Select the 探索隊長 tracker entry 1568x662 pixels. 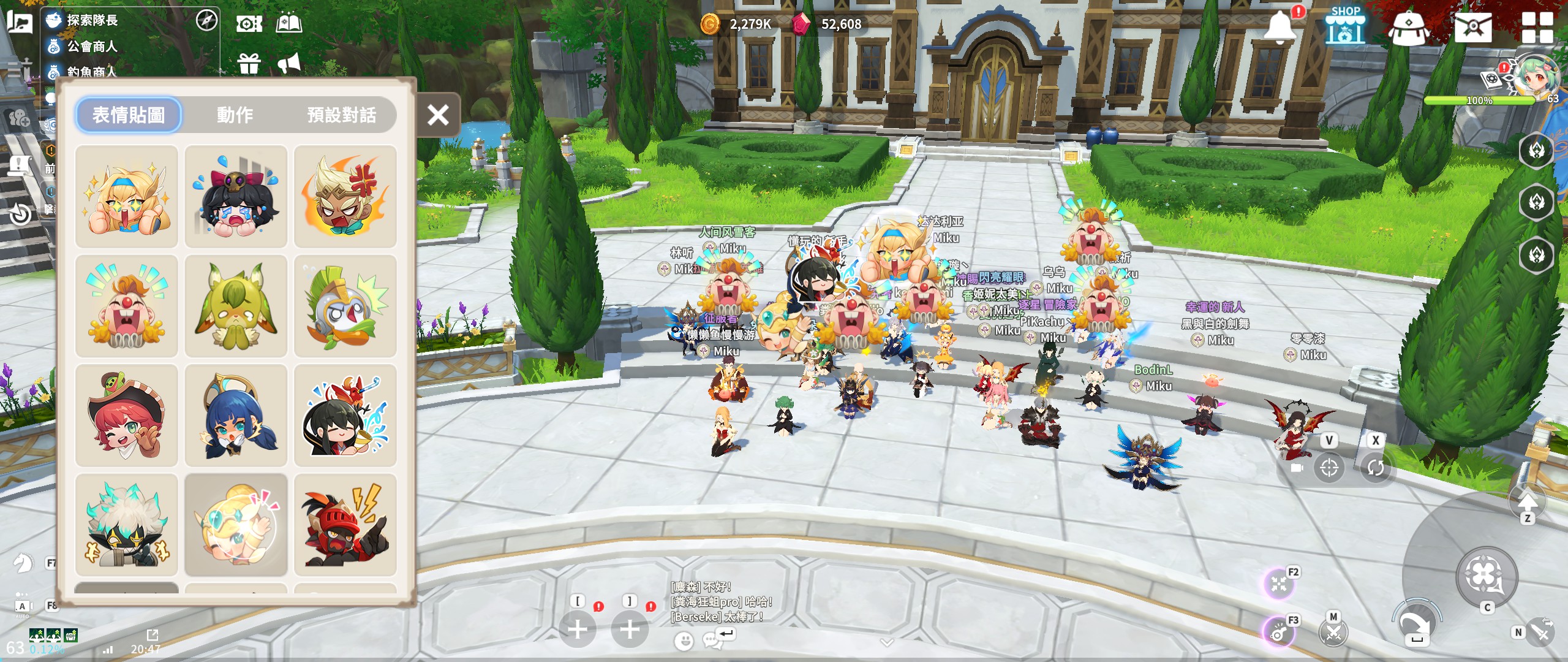(x=92, y=20)
